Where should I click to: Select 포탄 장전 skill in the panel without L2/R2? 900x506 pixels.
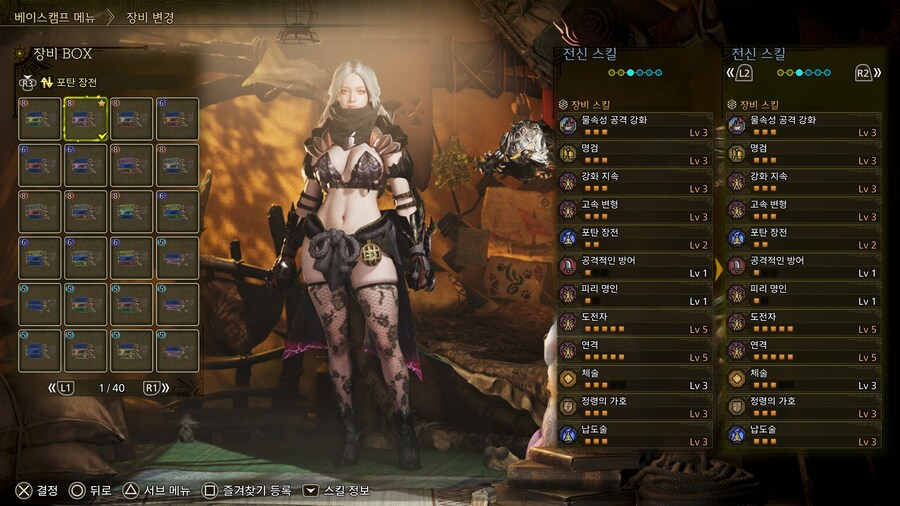click(x=634, y=237)
